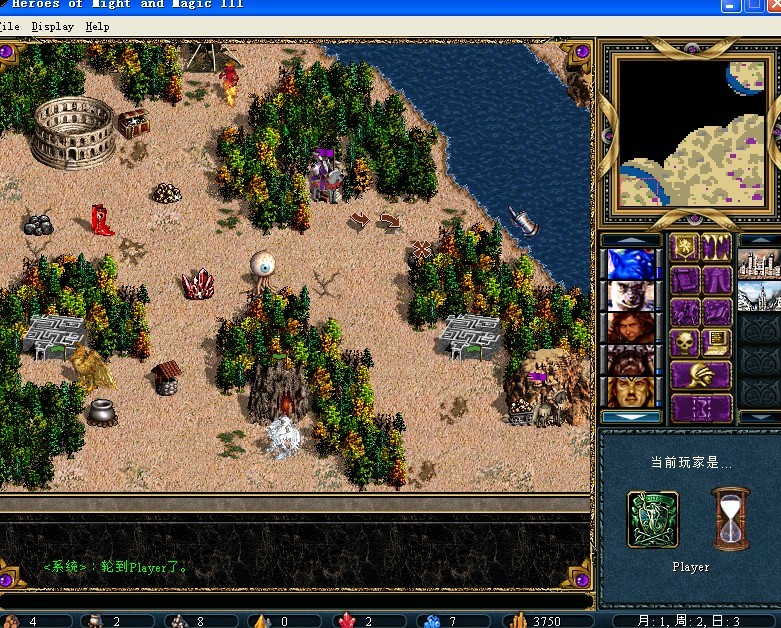Open Adventure Options skull button
This screenshot has height=628, width=781.
(684, 344)
